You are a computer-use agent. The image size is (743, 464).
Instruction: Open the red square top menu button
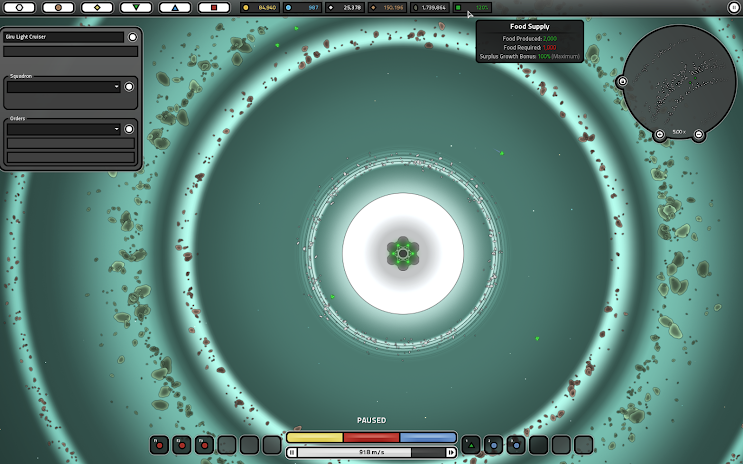[x=213, y=7]
